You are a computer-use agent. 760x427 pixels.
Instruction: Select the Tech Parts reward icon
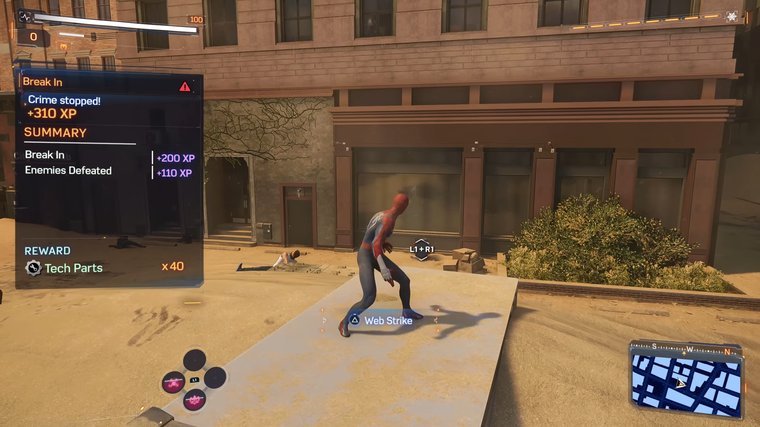coord(33,268)
